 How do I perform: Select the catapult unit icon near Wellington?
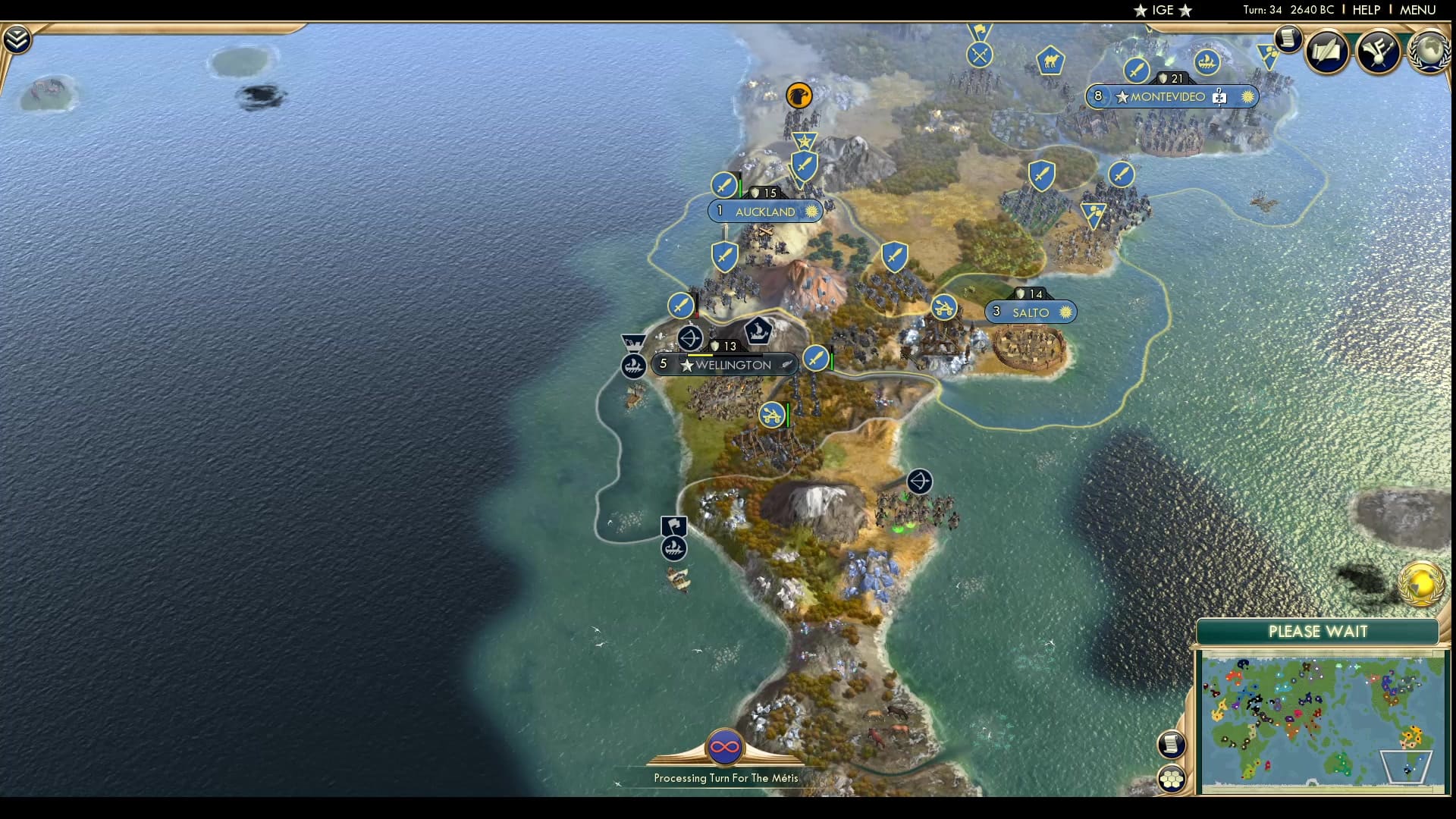(773, 416)
